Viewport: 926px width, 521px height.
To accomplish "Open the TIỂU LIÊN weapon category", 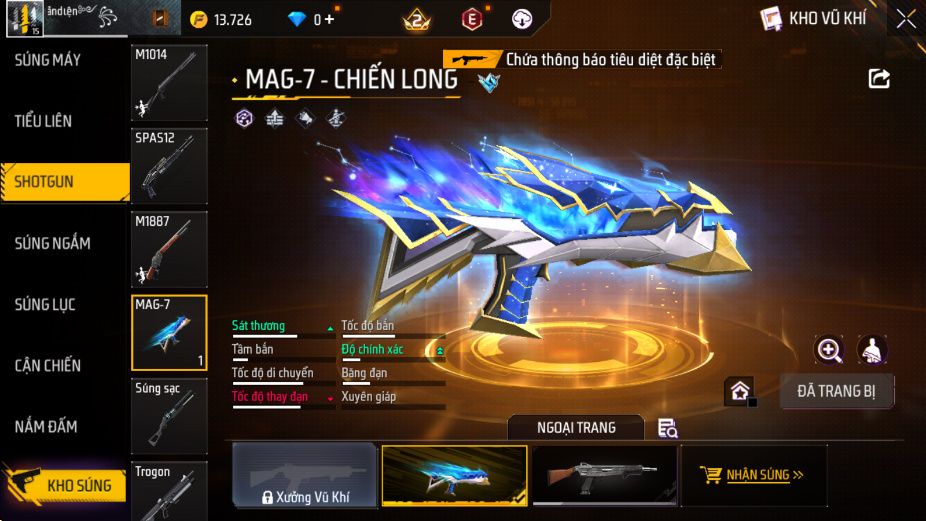I will pyautogui.click(x=44, y=121).
